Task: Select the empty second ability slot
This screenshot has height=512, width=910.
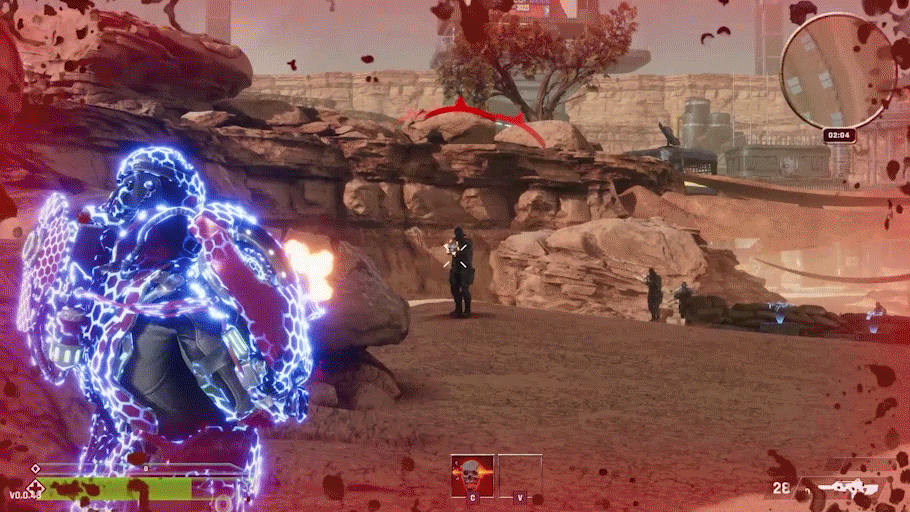Action: click(x=520, y=474)
